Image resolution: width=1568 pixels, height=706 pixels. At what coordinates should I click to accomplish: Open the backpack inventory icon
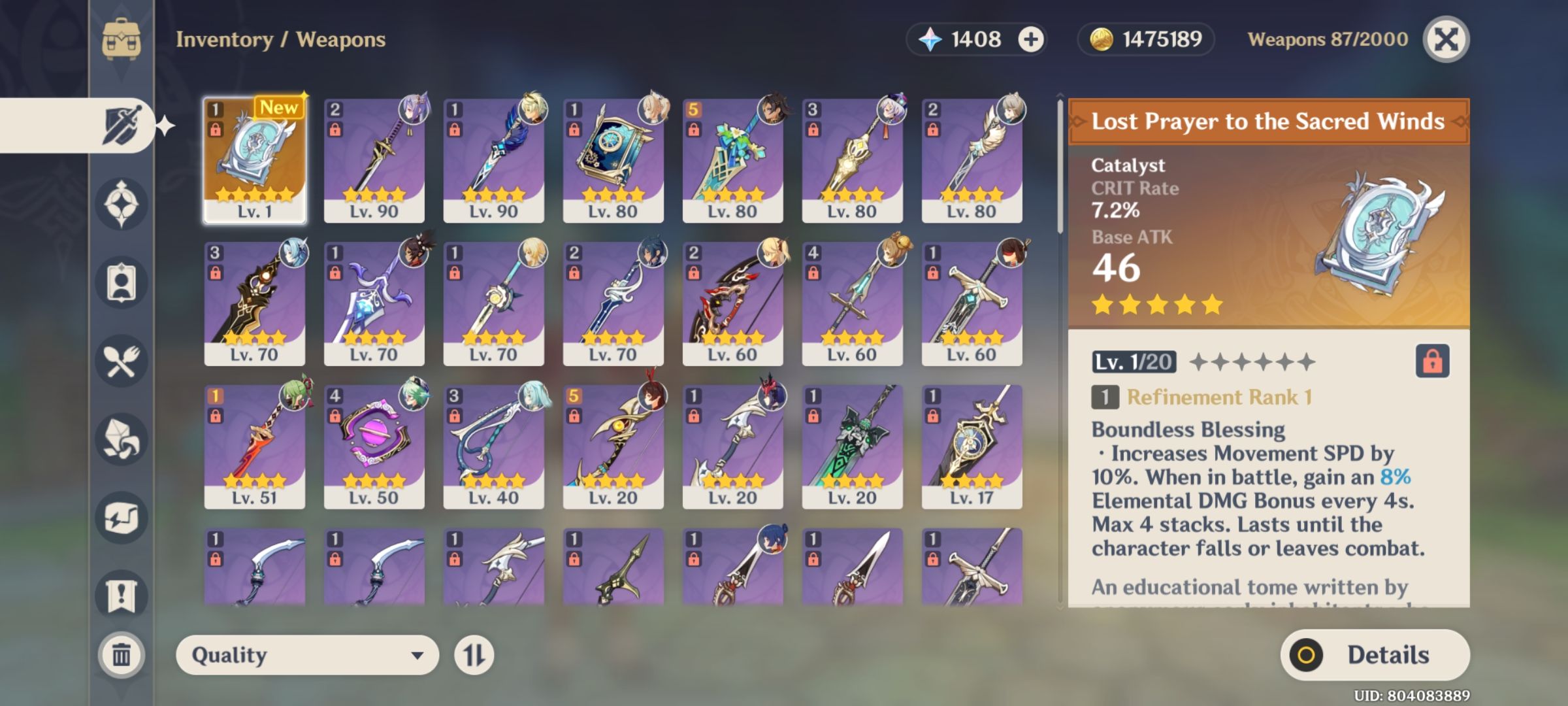[x=122, y=39]
